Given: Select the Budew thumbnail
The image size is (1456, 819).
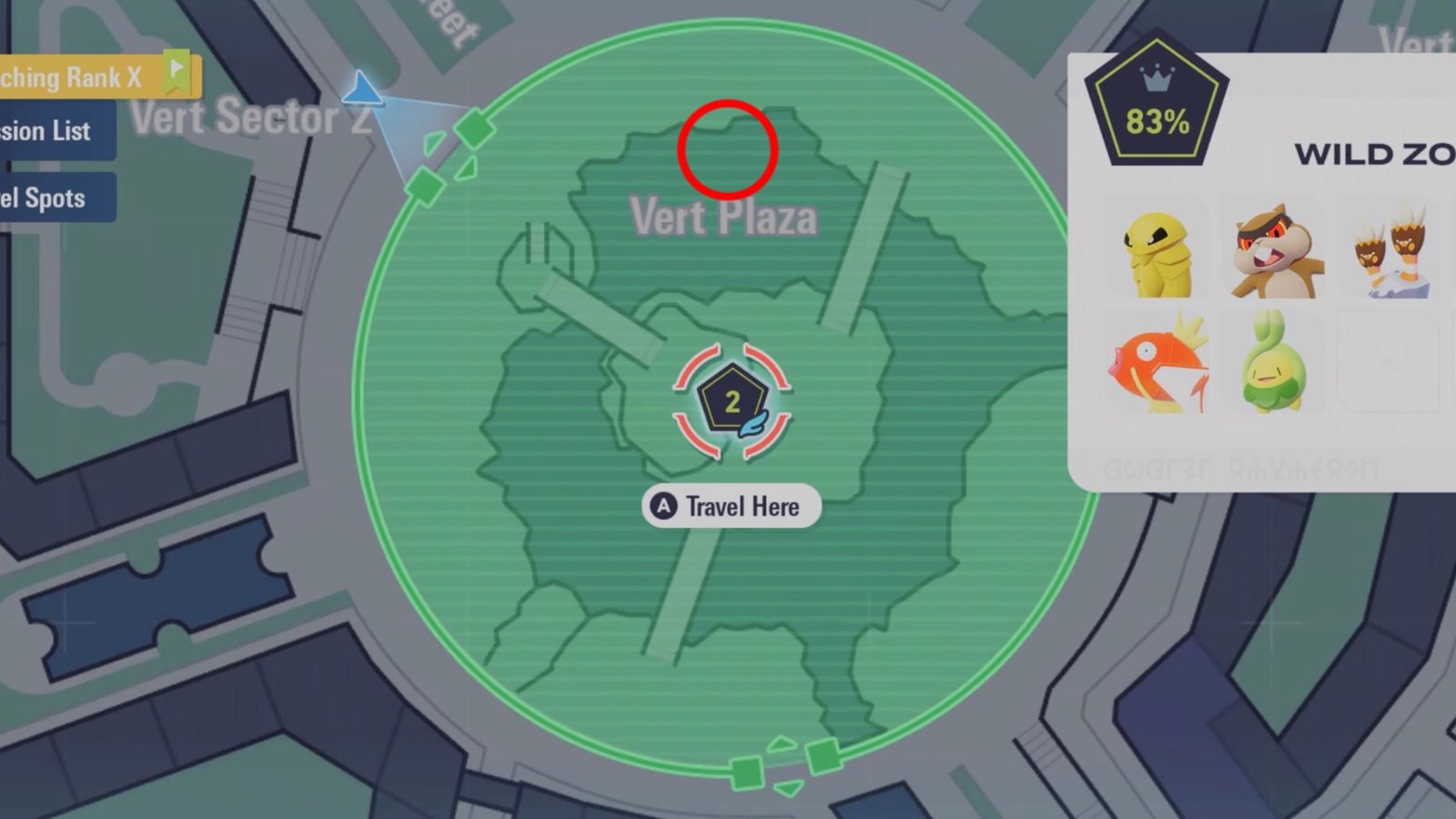Looking at the screenshot, I should [1272, 362].
